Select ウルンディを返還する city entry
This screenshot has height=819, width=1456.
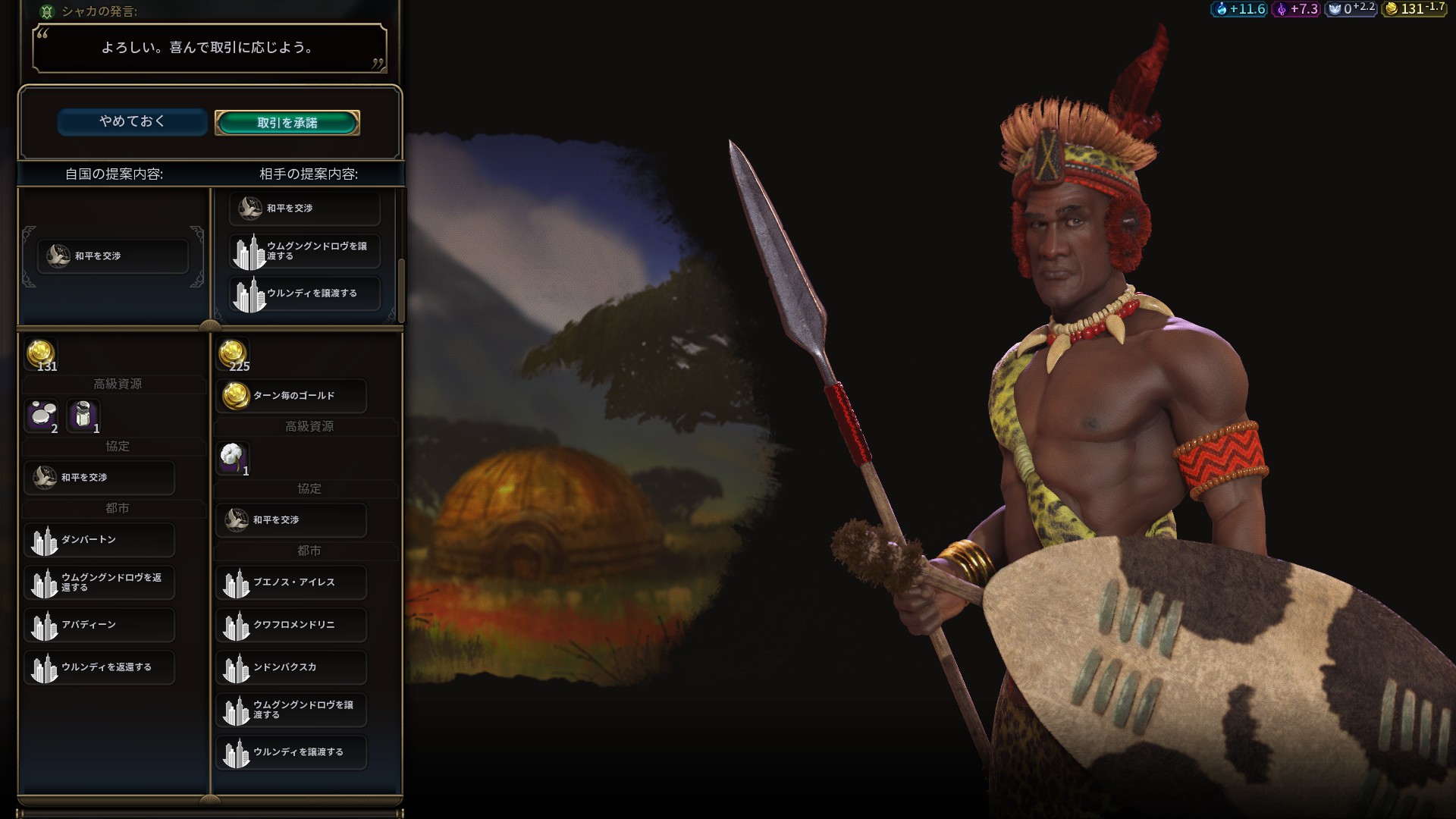pos(99,667)
